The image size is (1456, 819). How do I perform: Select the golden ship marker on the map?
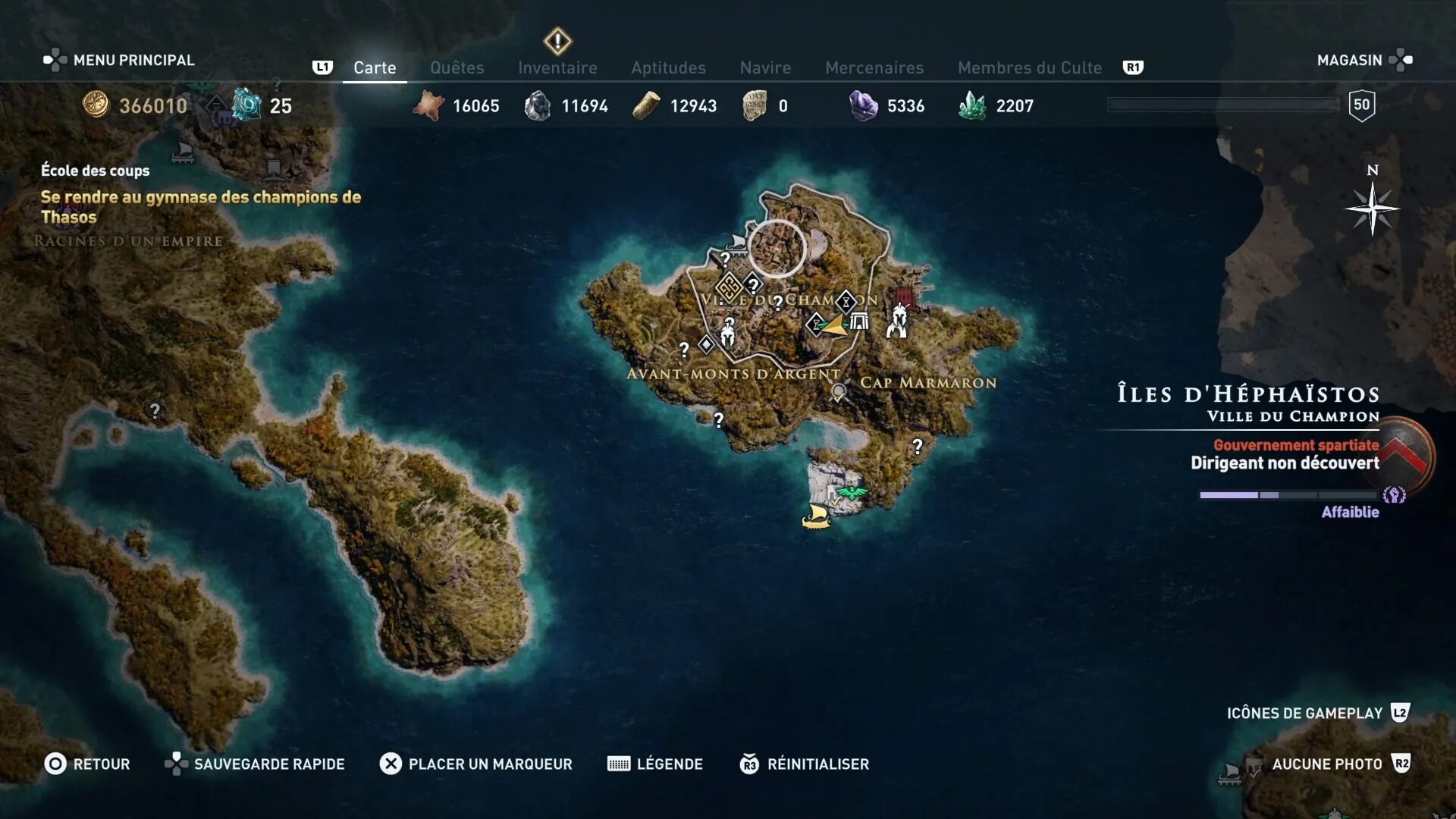click(x=817, y=516)
